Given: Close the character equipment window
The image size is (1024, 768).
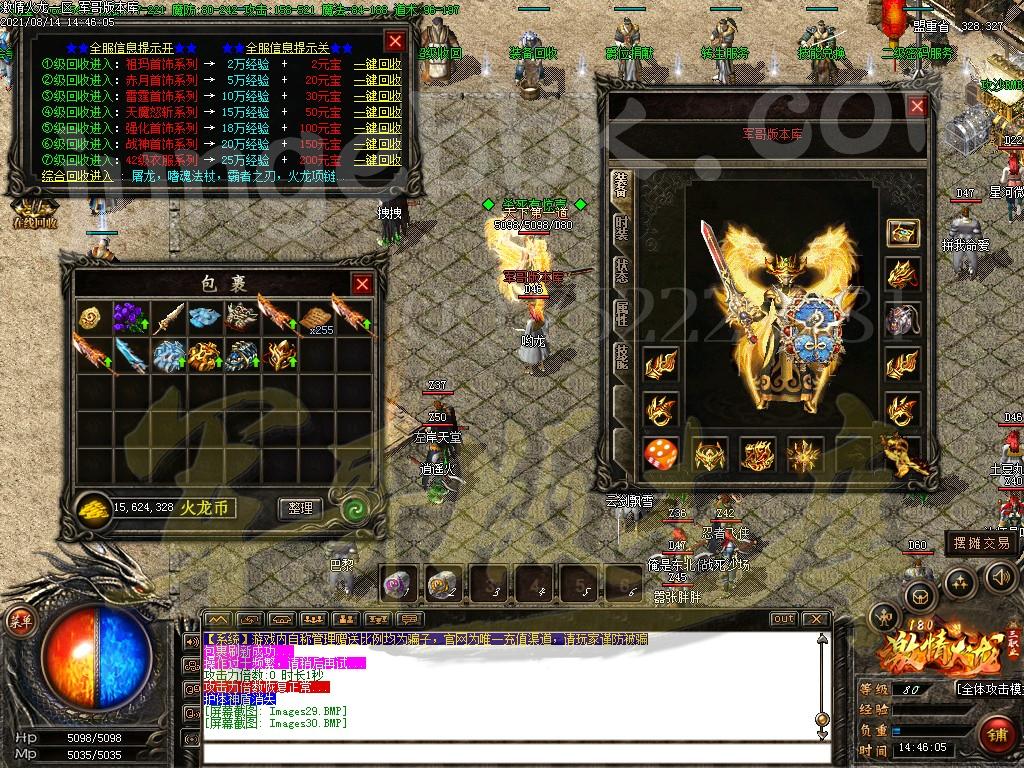Looking at the screenshot, I should point(916,106).
